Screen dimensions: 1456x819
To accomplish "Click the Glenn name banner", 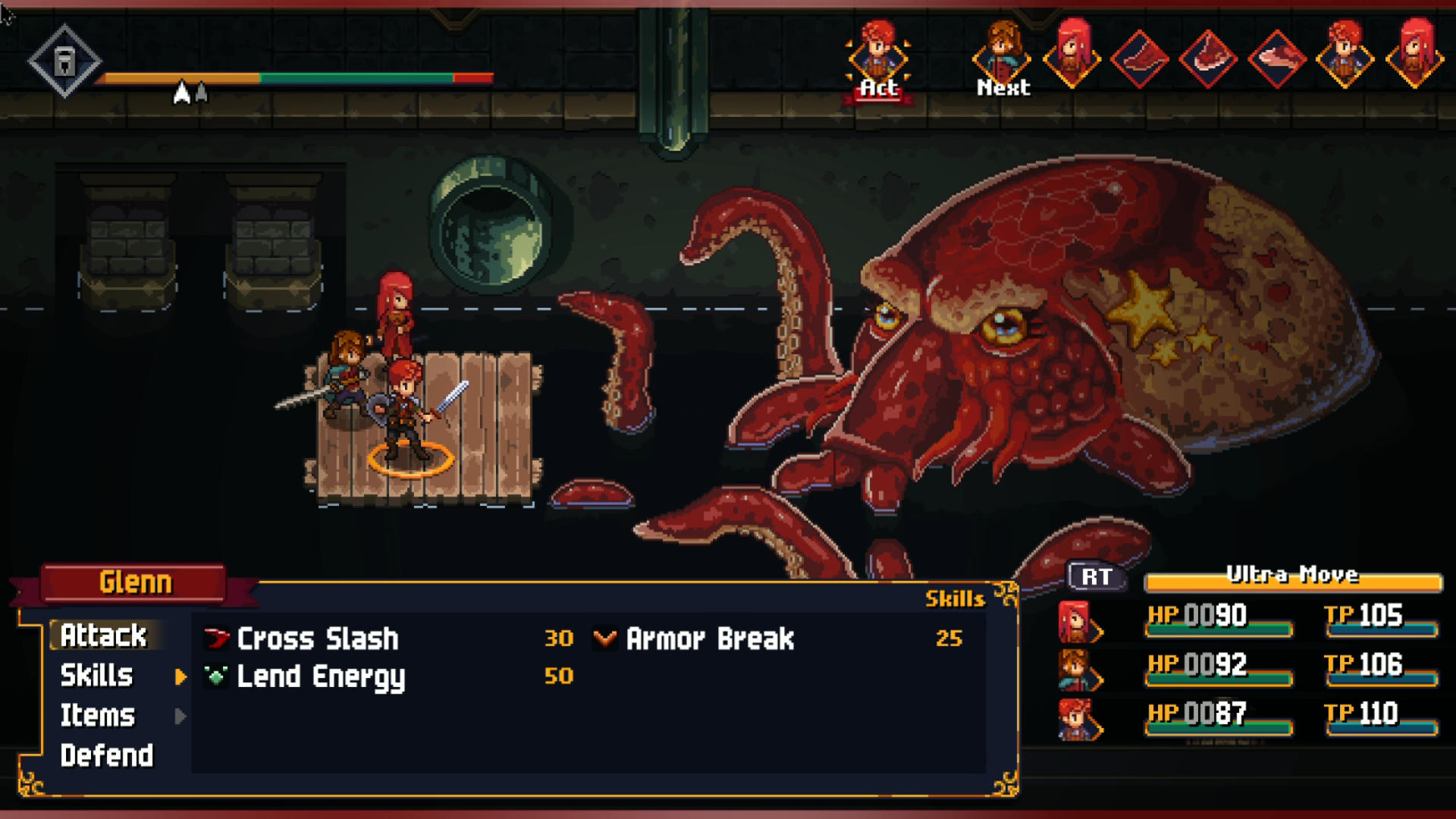I will coord(133,582).
